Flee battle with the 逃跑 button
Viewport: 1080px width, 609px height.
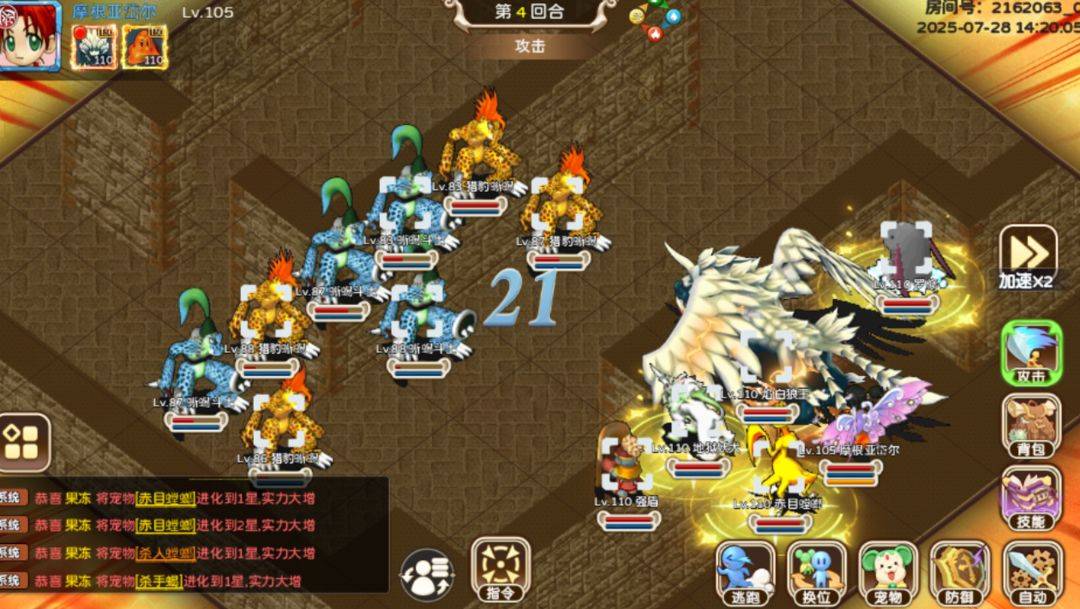coord(745,573)
